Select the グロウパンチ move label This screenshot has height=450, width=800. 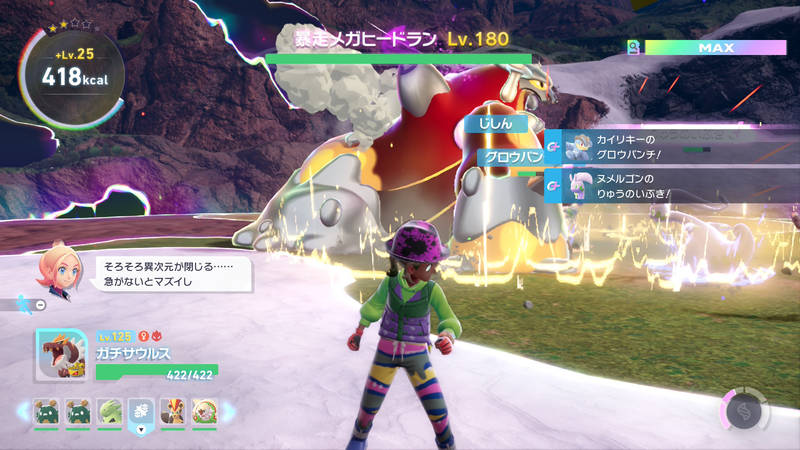pyautogui.click(x=508, y=157)
